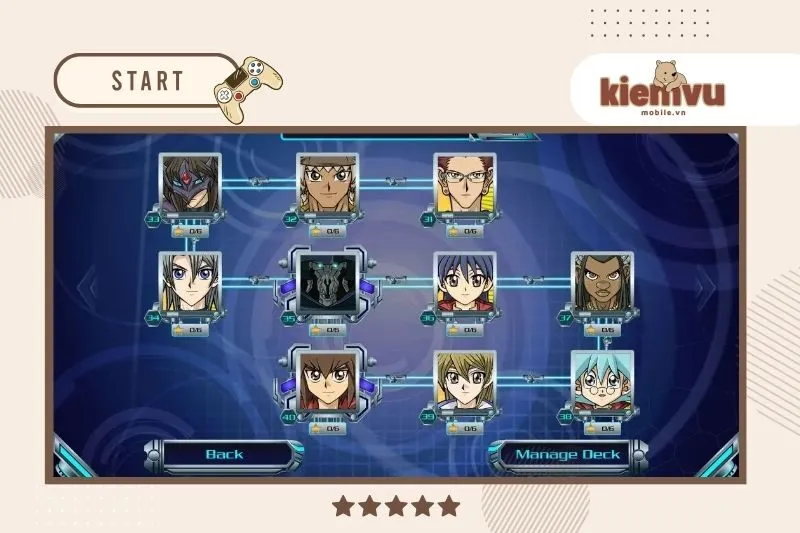The image size is (800, 533).
Task: Select the brown-haired duelist numbered 40
Action: 327,382
